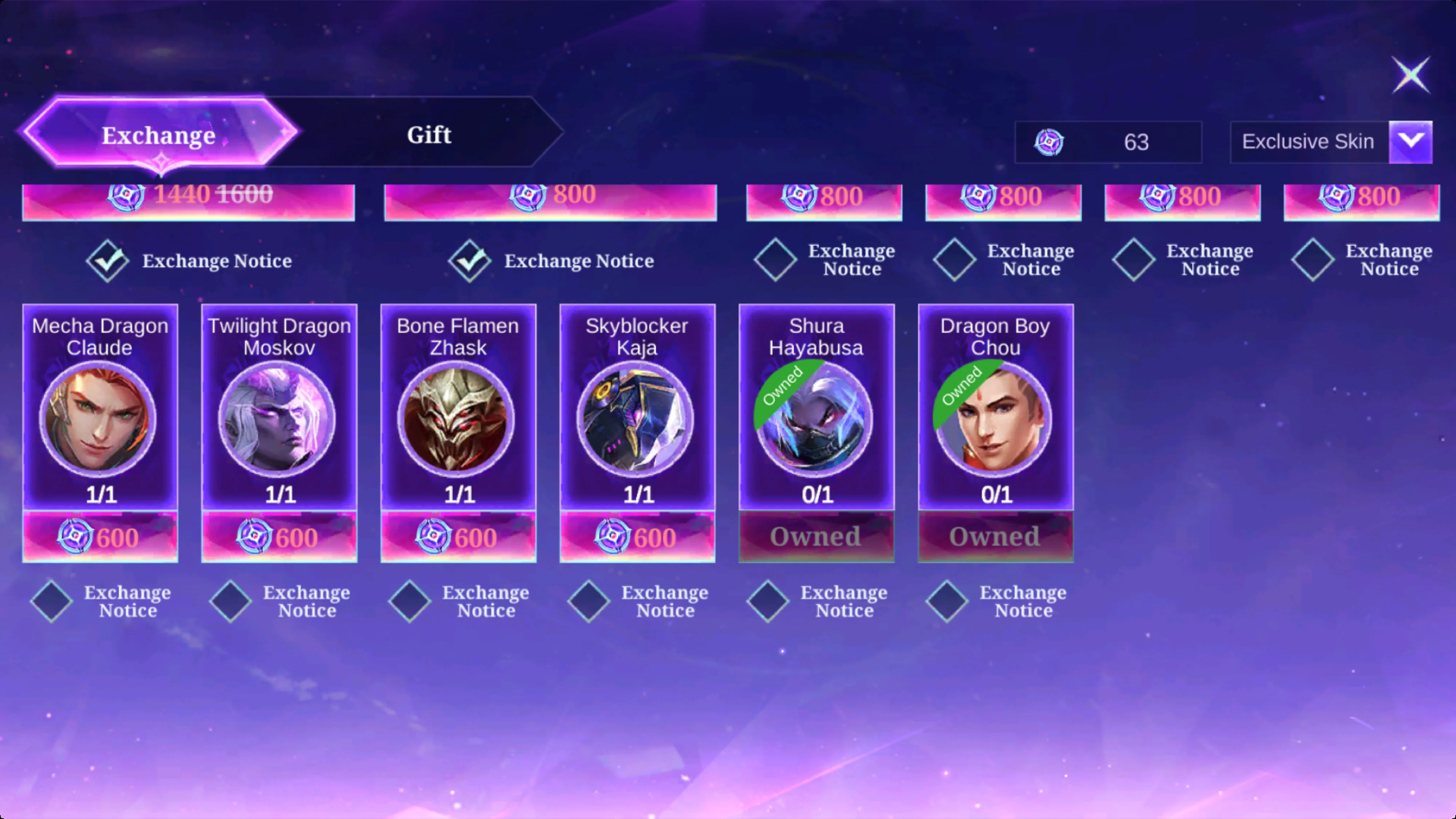The height and width of the screenshot is (819, 1456).
Task: Tick Exchange Notice under Skyblocker Kaja
Action: [589, 601]
